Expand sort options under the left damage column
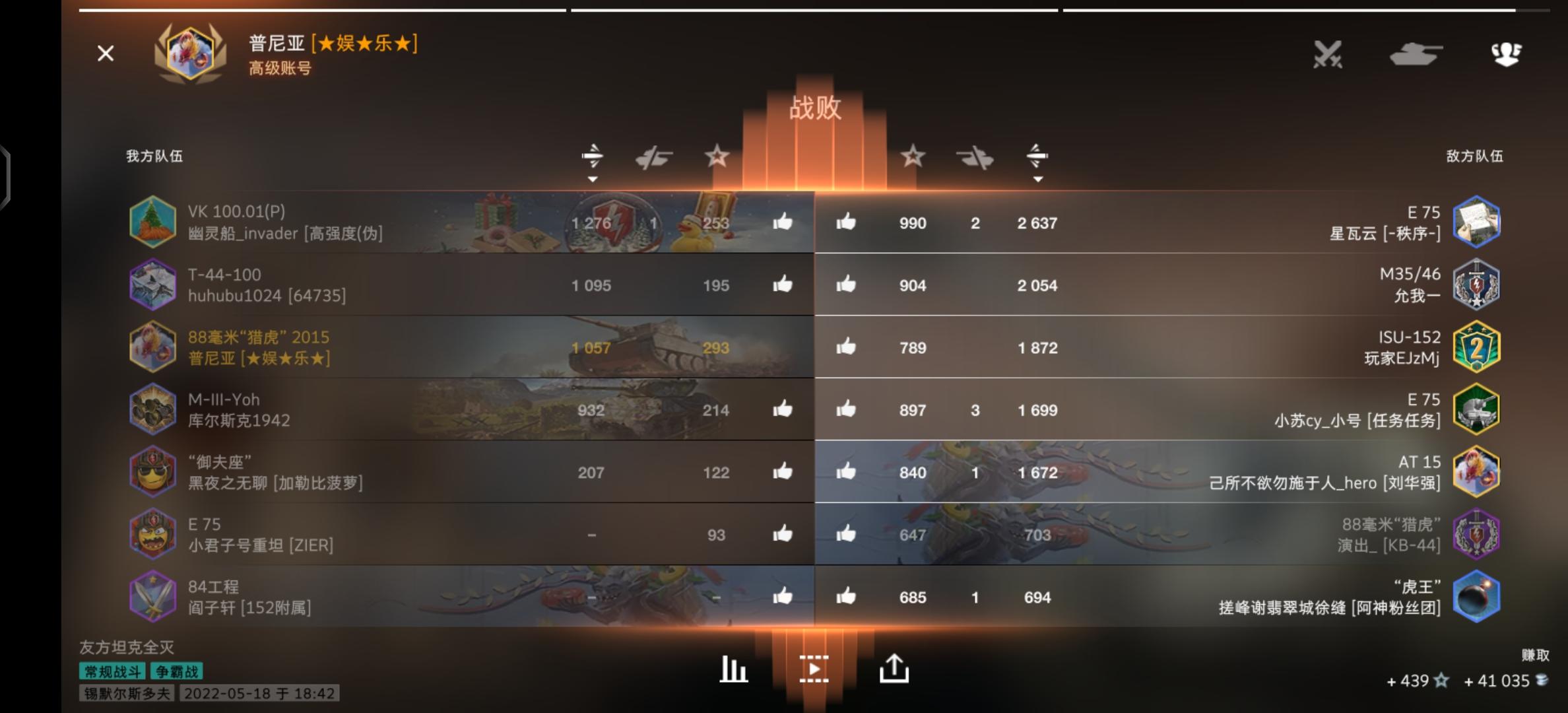 [592, 178]
